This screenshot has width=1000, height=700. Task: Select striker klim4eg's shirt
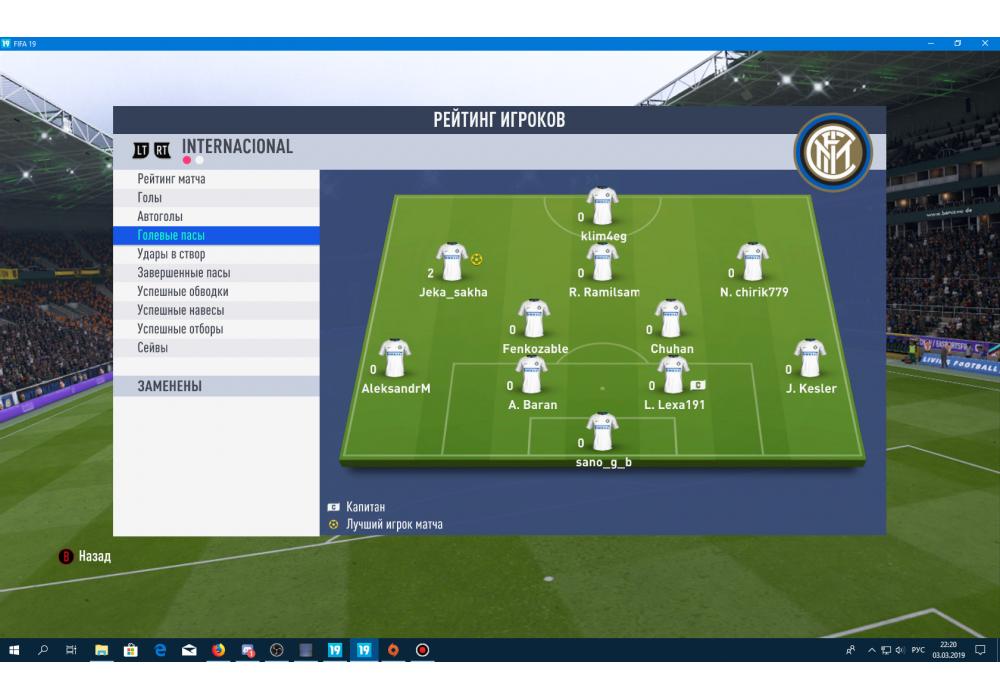(602, 208)
